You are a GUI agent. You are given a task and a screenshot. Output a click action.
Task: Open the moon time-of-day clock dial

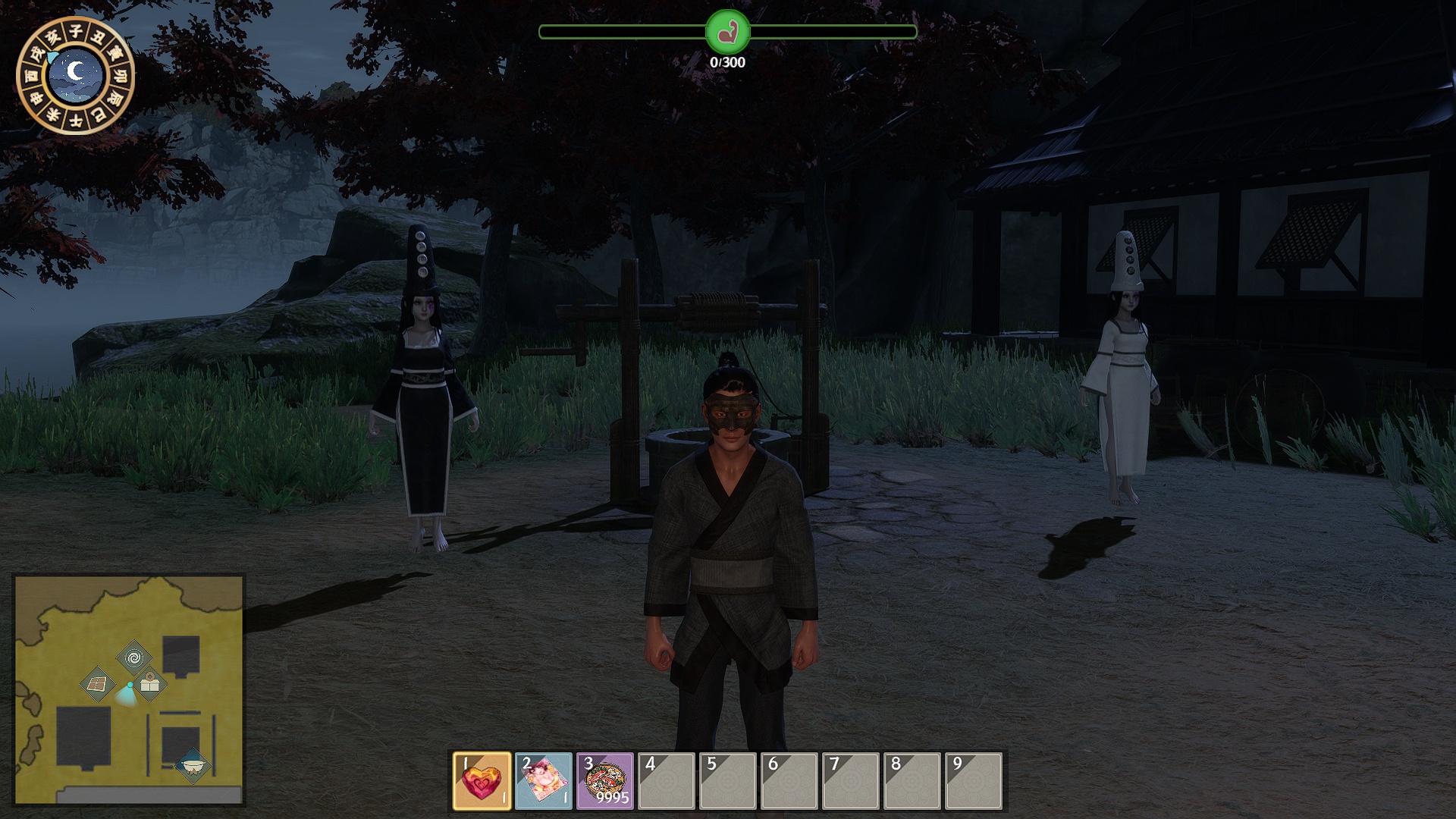pos(75,75)
